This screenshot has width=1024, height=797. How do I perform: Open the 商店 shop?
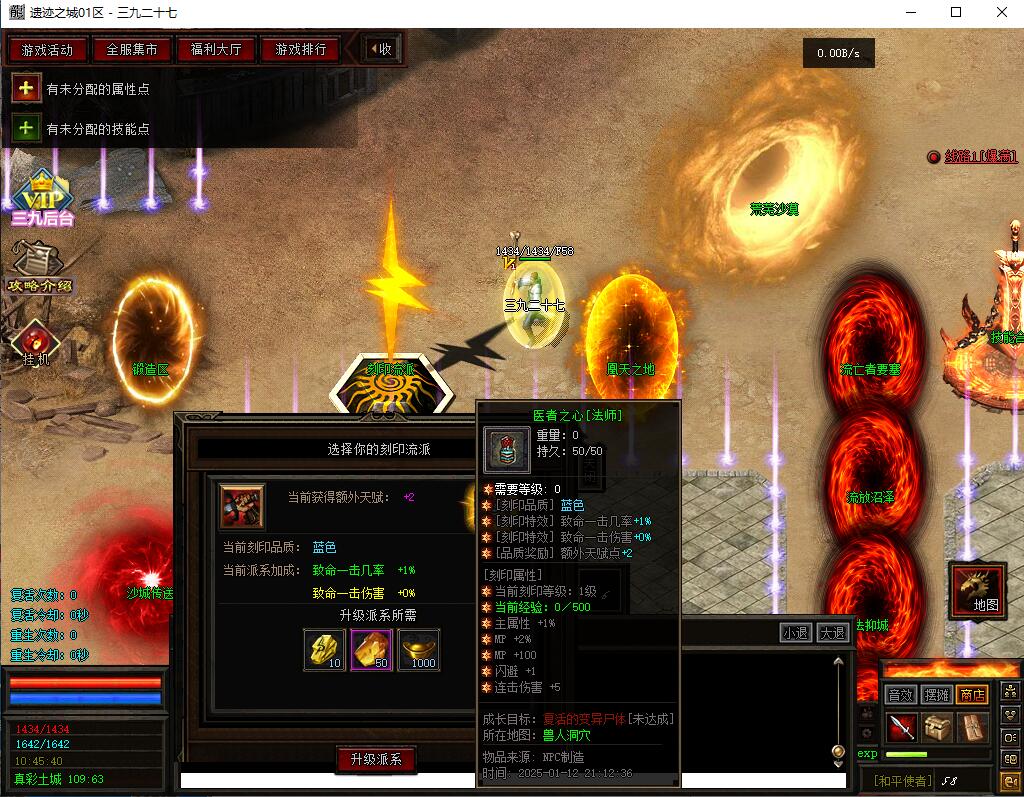click(x=972, y=695)
